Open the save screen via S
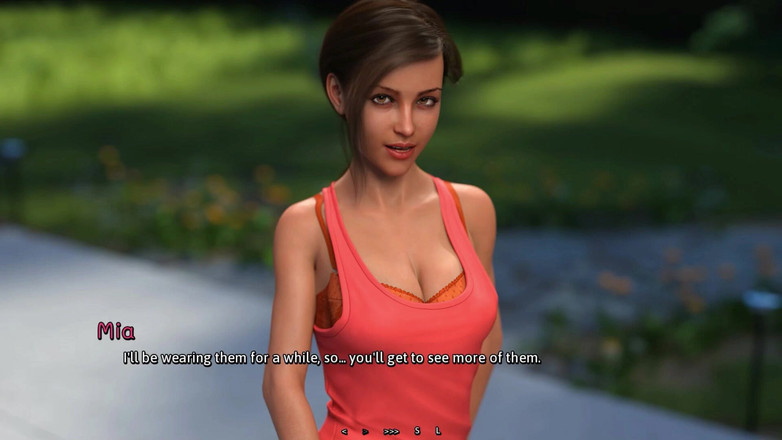Image resolution: width=782 pixels, height=440 pixels. click(x=417, y=431)
